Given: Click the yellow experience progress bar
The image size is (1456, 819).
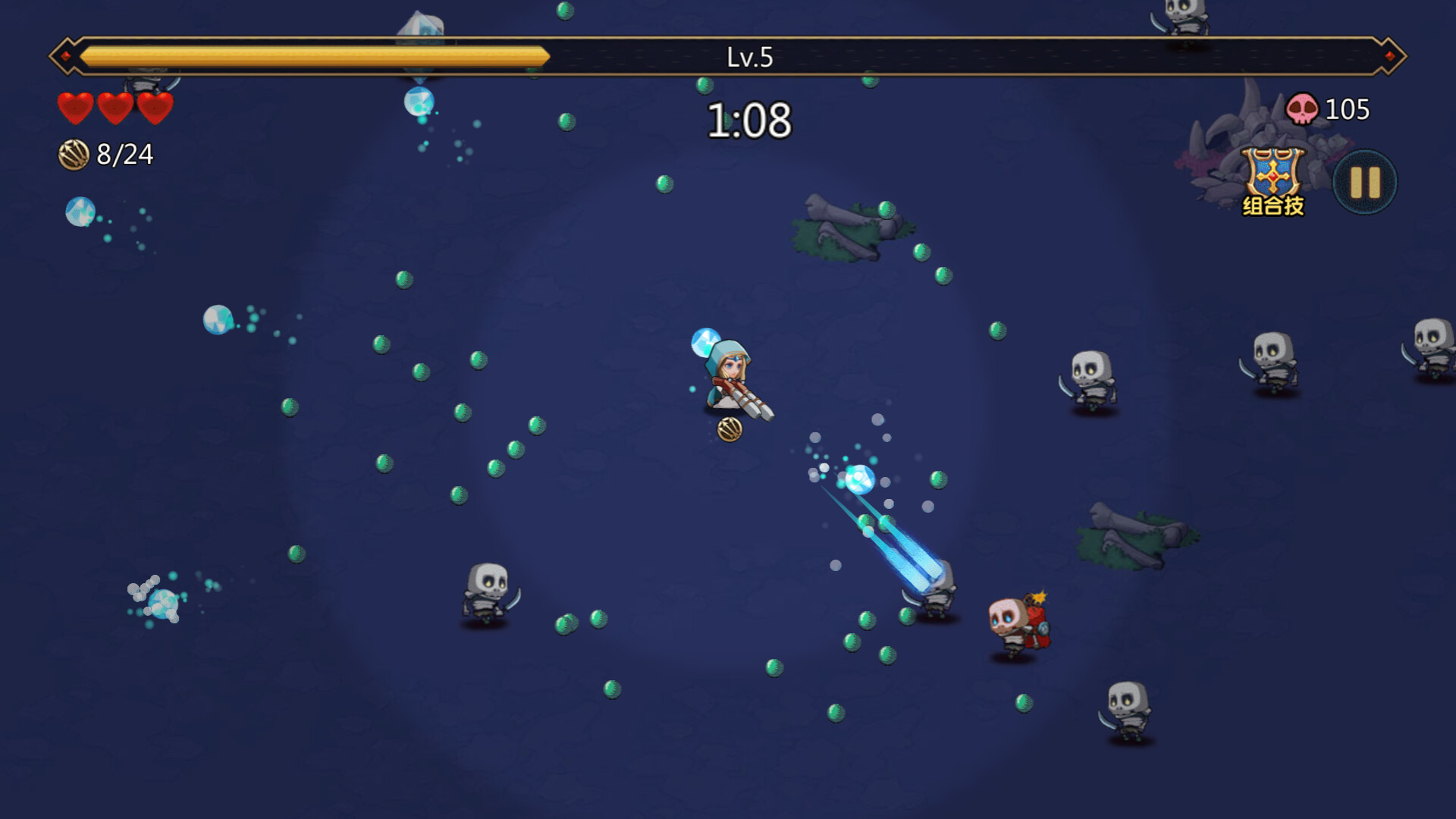Looking at the screenshot, I should [x=303, y=53].
